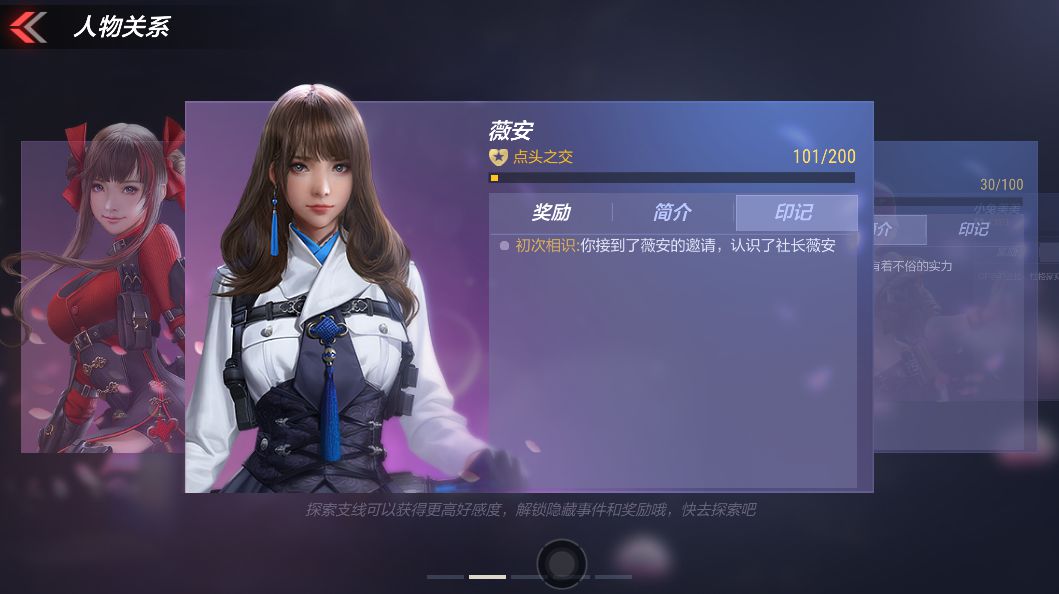
Task: Click the round button below the cards
Action: tap(561, 563)
